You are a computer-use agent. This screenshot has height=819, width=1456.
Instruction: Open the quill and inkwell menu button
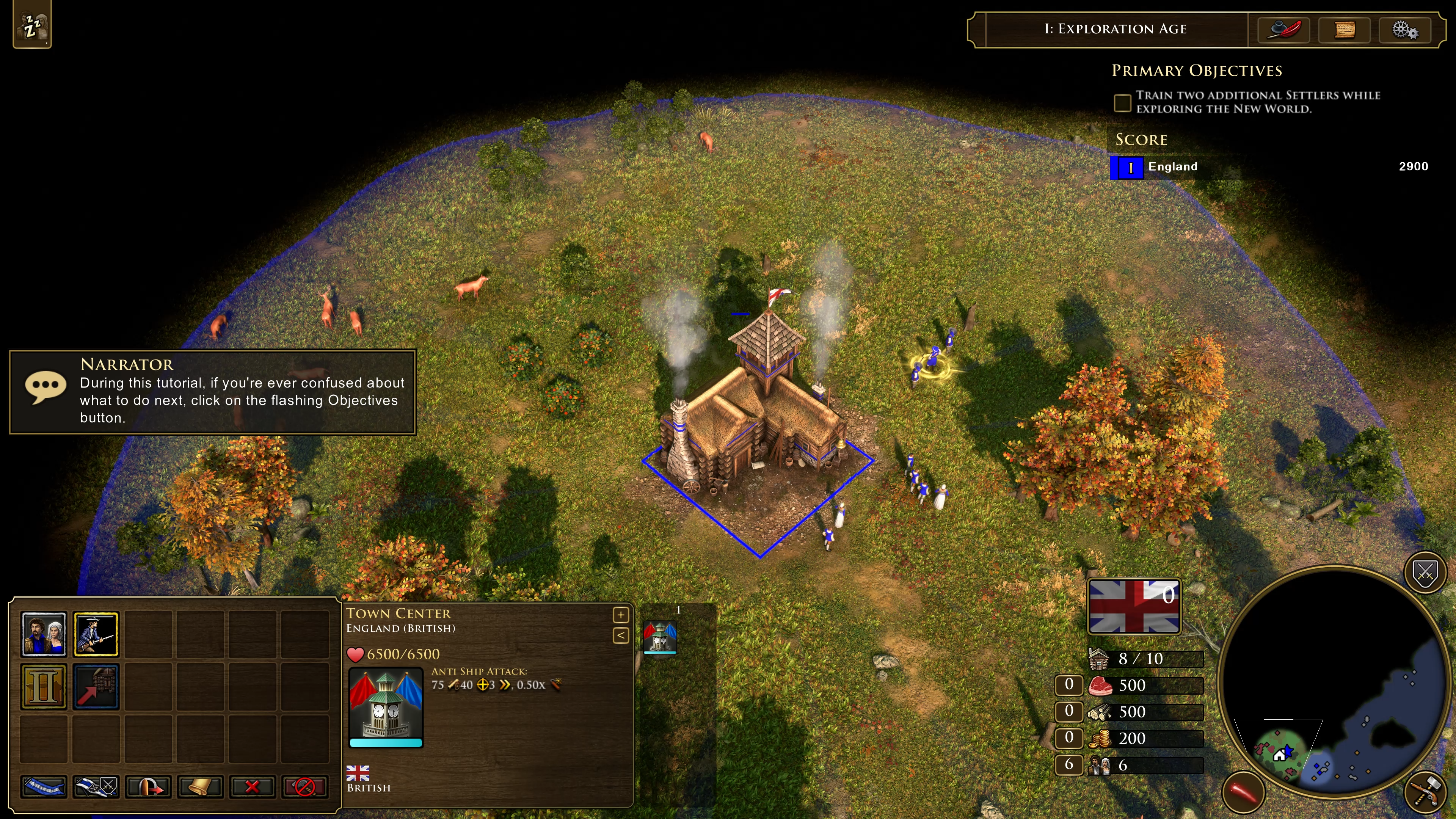pyautogui.click(x=1283, y=30)
